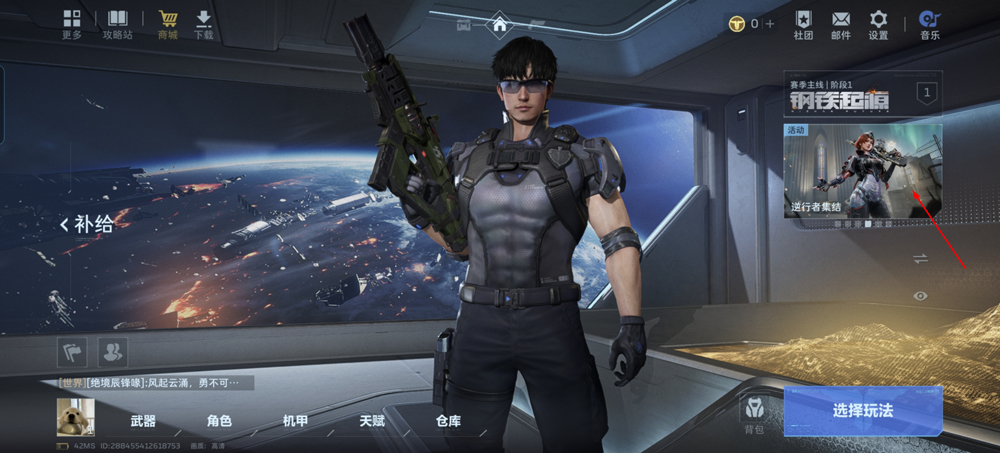Open the 更多 (More) menu

point(72,24)
